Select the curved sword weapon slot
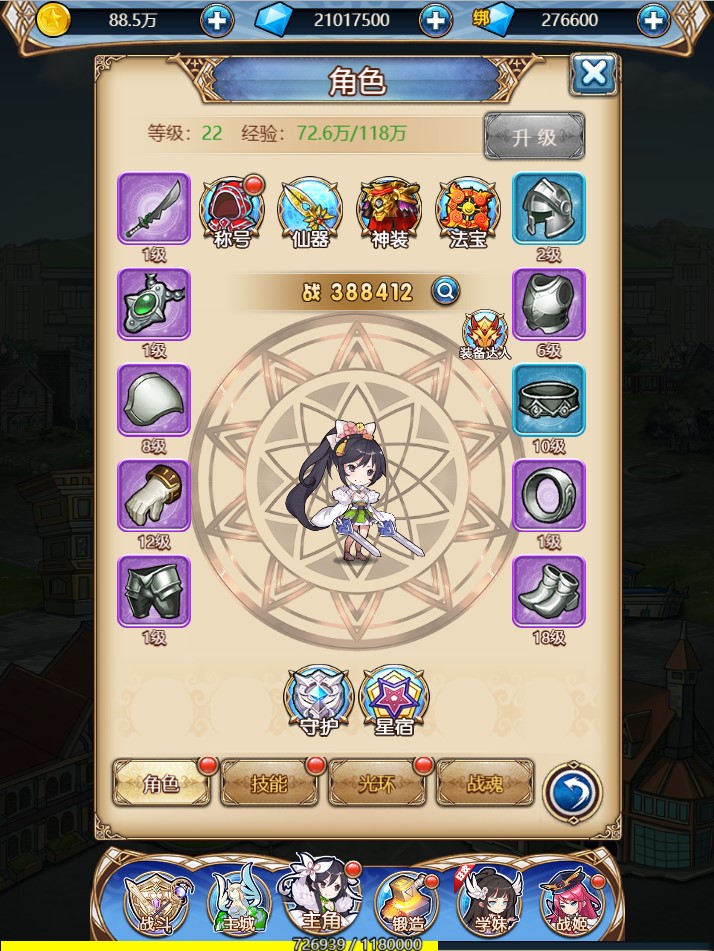Image resolution: width=714 pixels, height=951 pixels. (153, 208)
